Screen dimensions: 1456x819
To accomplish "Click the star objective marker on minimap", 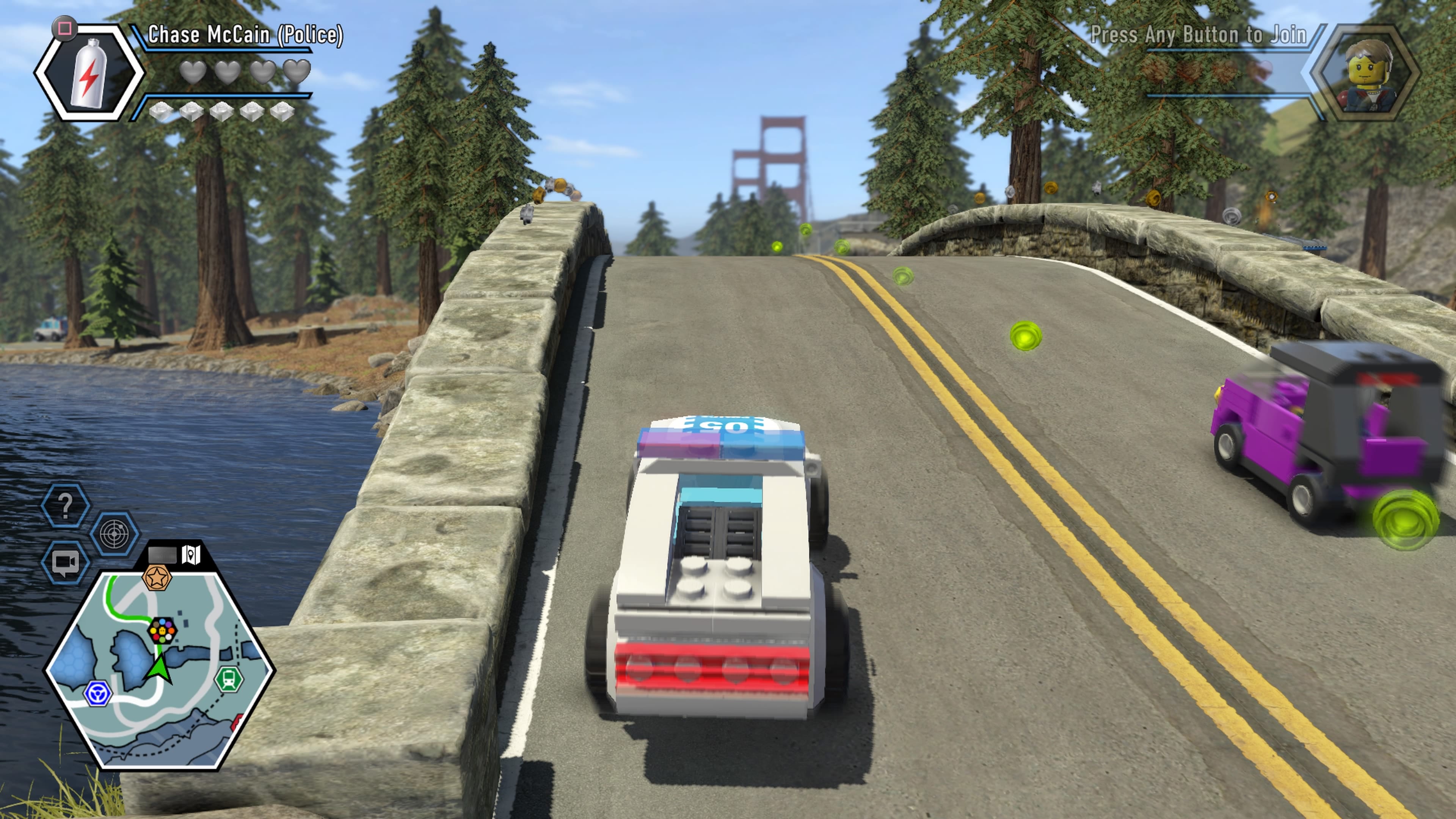I will 157,577.
